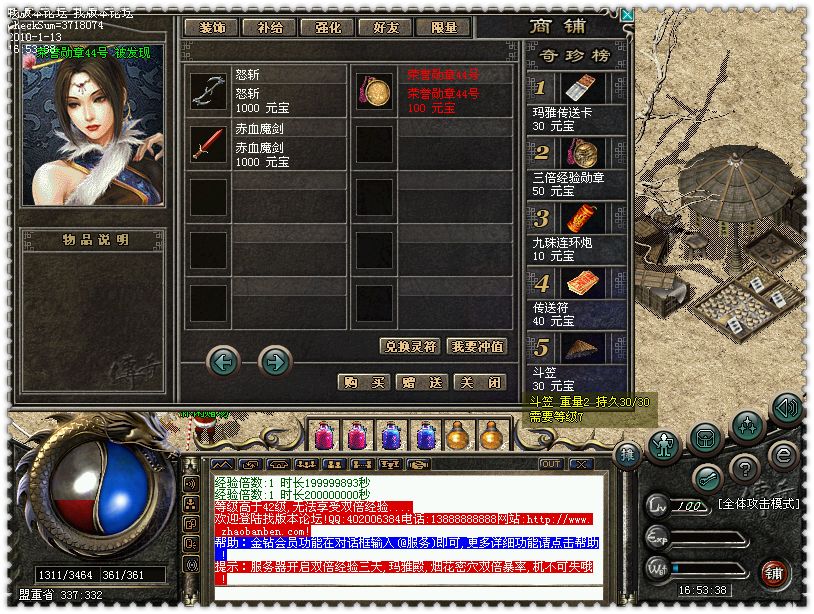Open the question mark help button
Image resolution: width=814 pixels, height=614 pixels.
point(744,467)
